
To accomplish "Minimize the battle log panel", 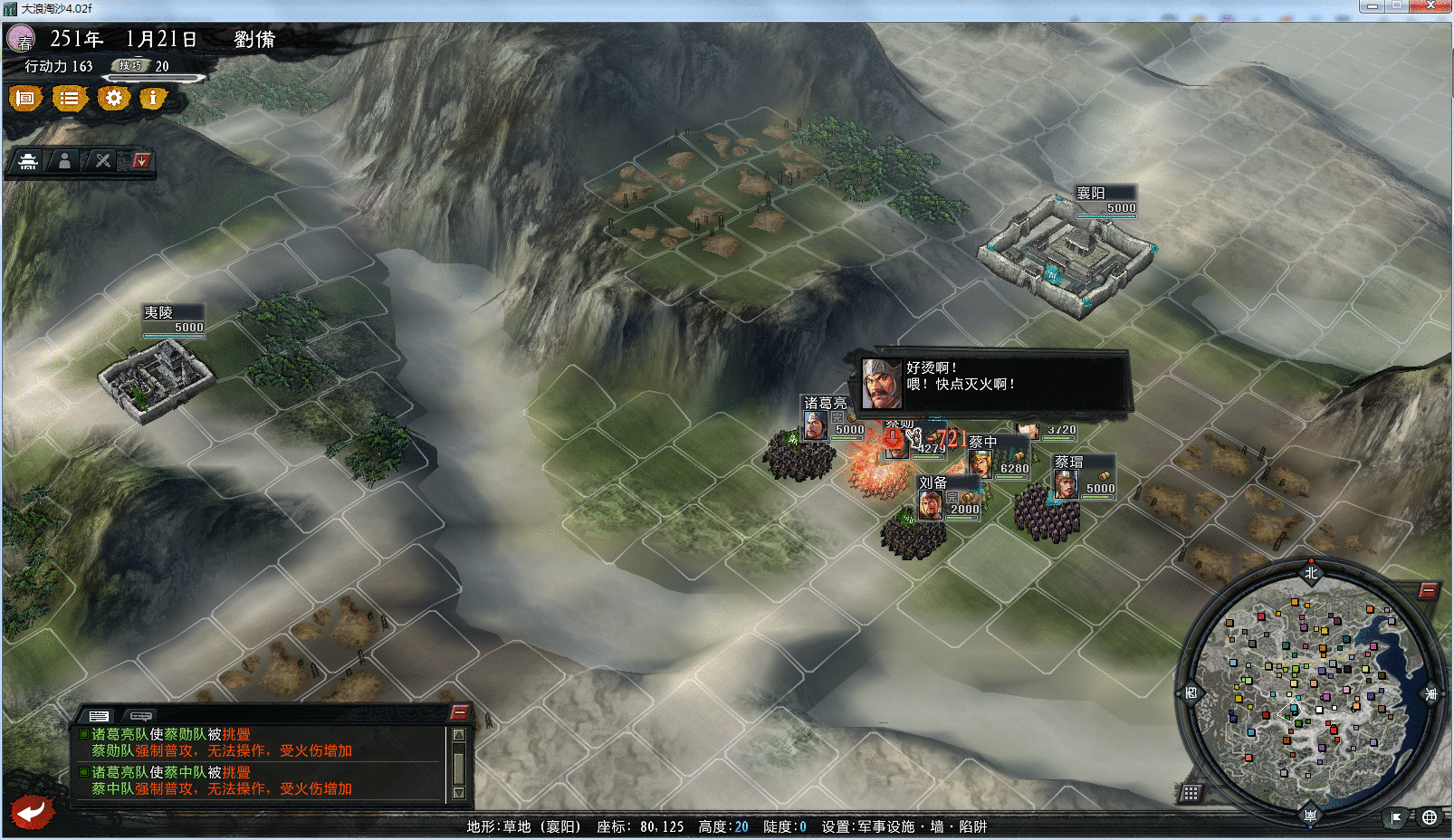I will coord(460,712).
